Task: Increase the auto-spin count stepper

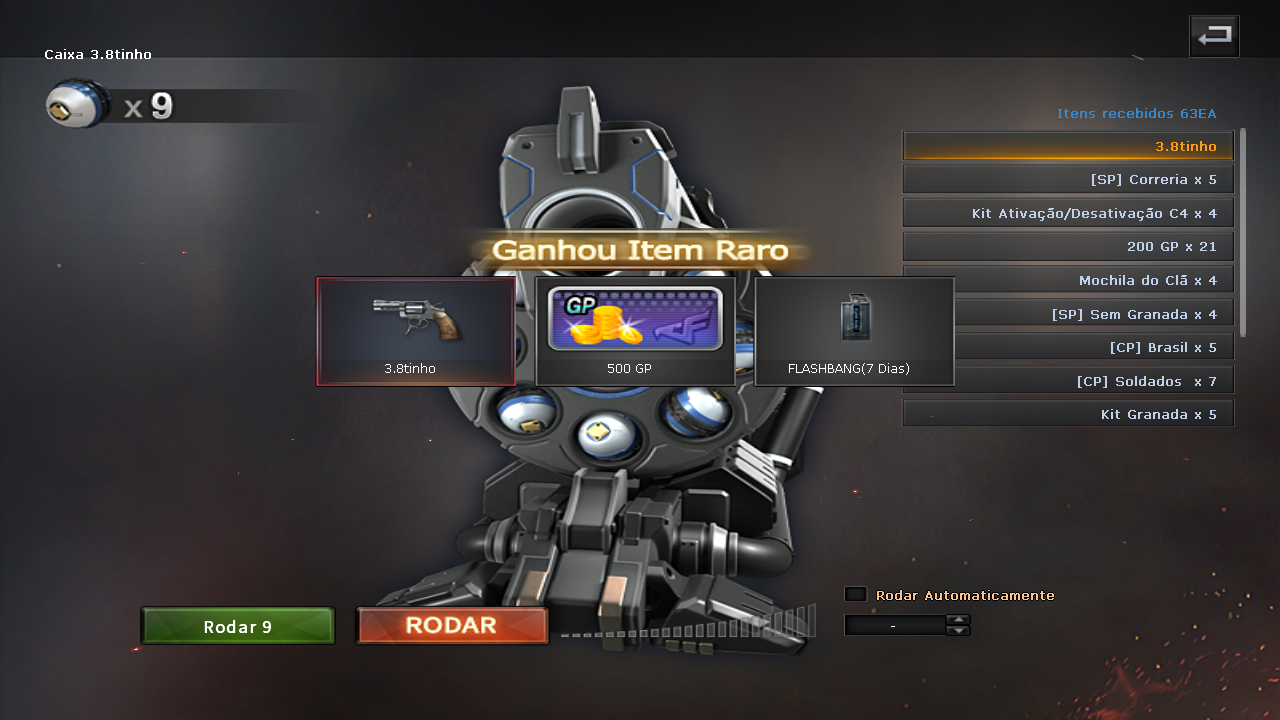Action: (958, 619)
